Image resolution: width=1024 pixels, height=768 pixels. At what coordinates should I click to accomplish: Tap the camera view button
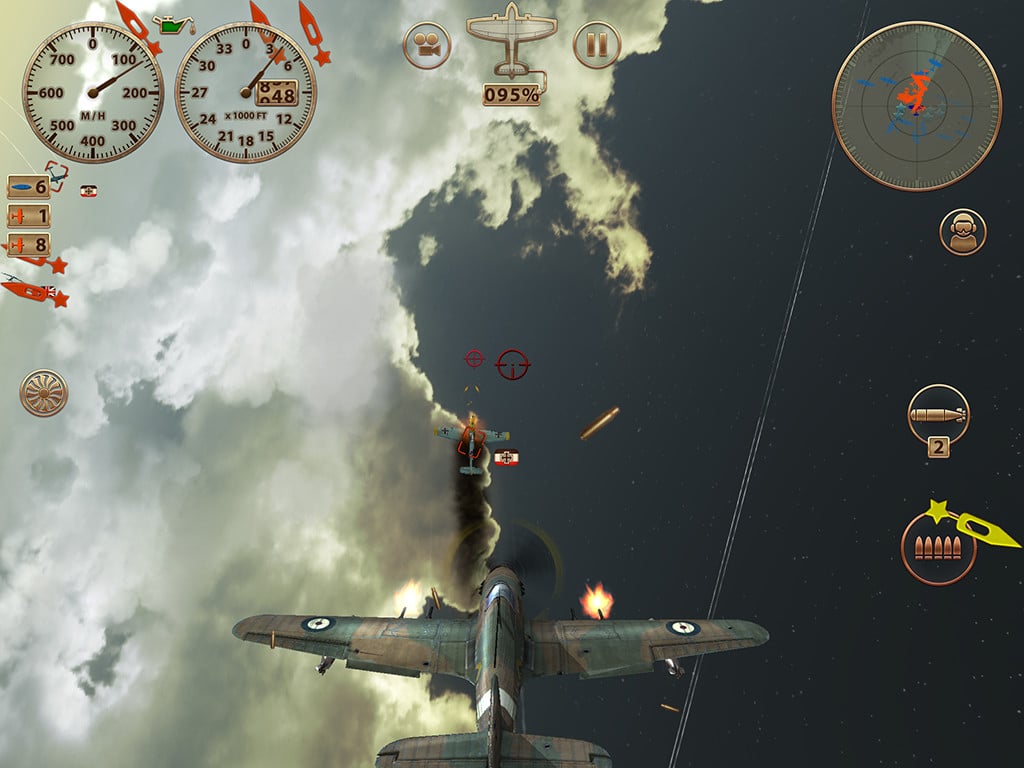point(427,46)
